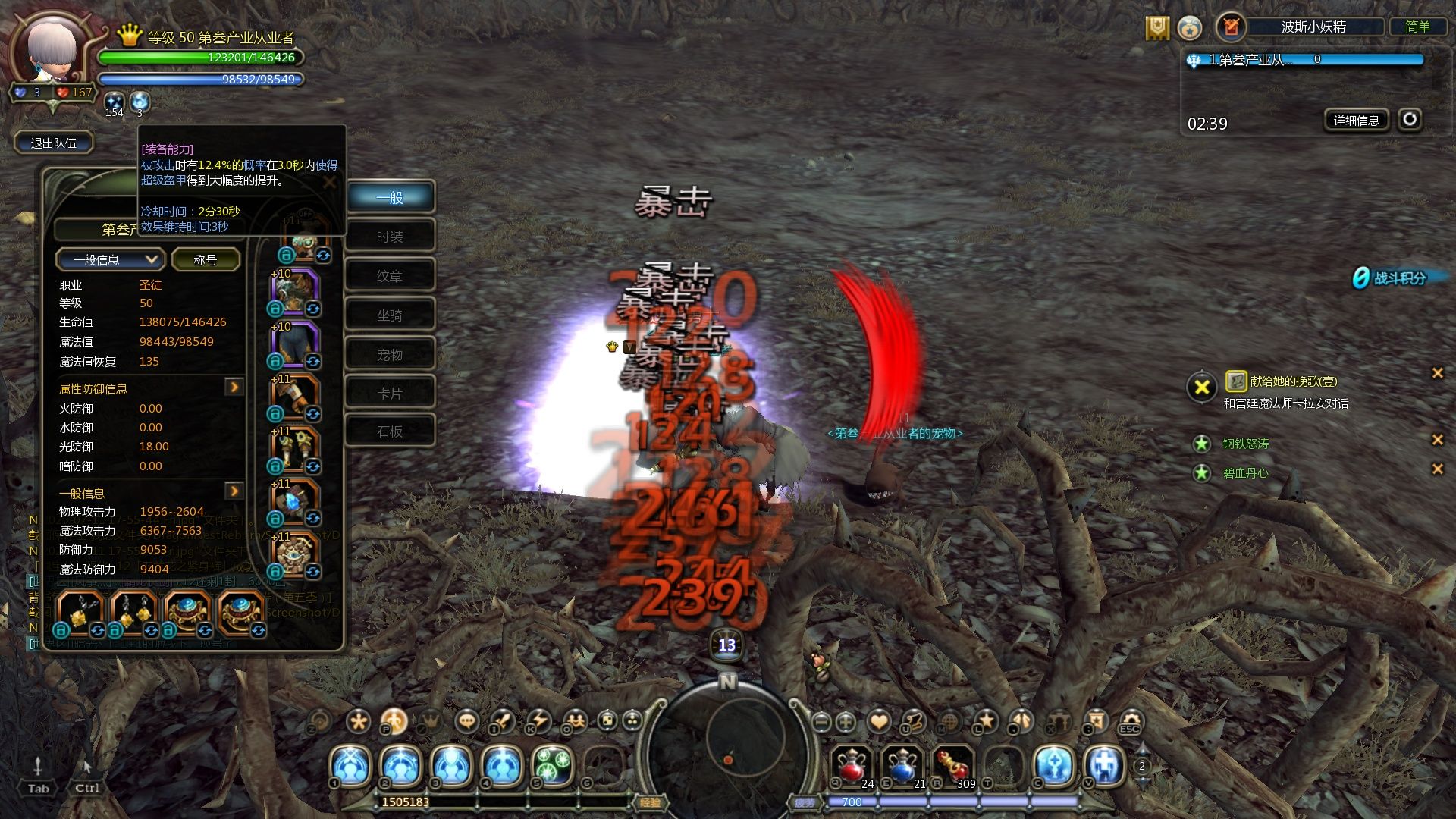Select the 一般 equipment tab
Screen dimensions: 1456x819
pyautogui.click(x=390, y=198)
